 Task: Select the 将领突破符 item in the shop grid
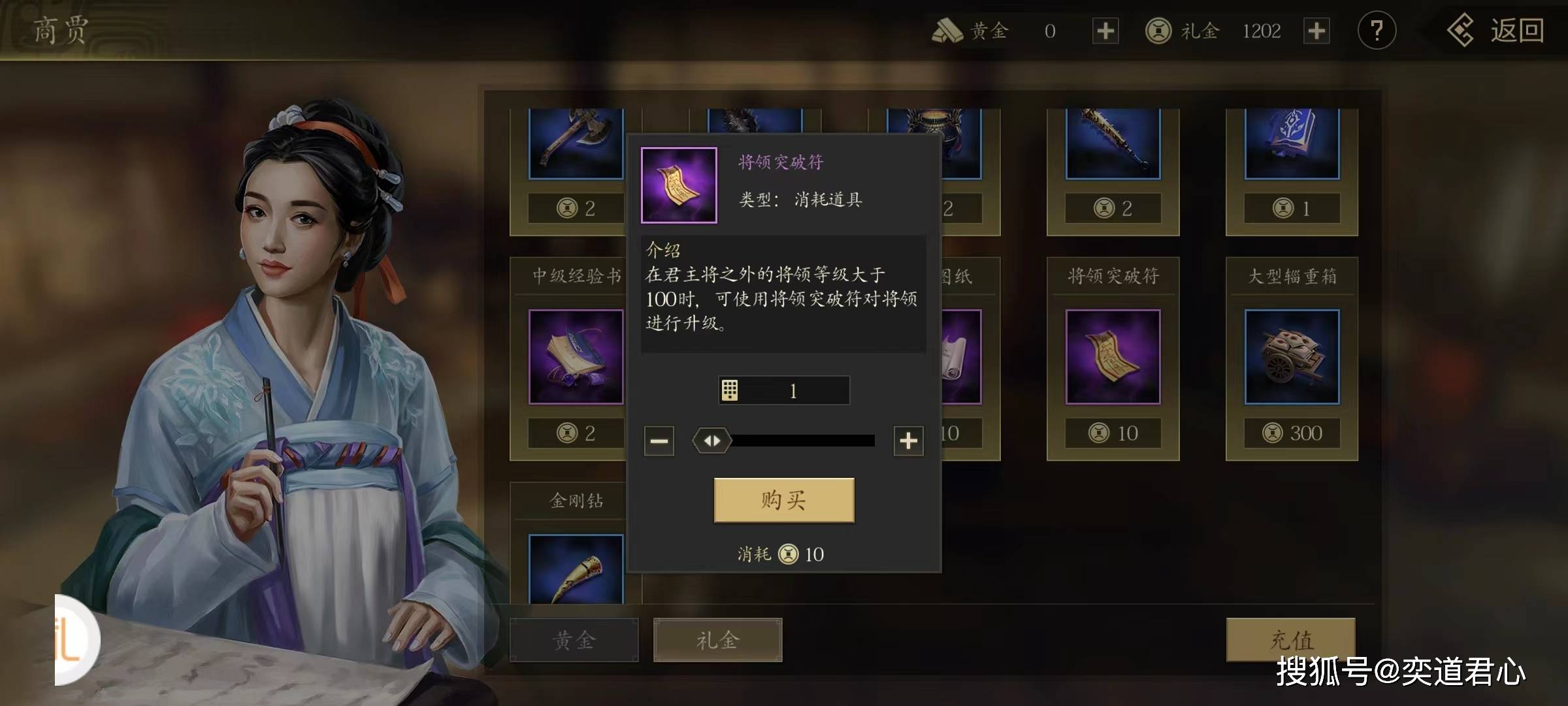(1113, 357)
